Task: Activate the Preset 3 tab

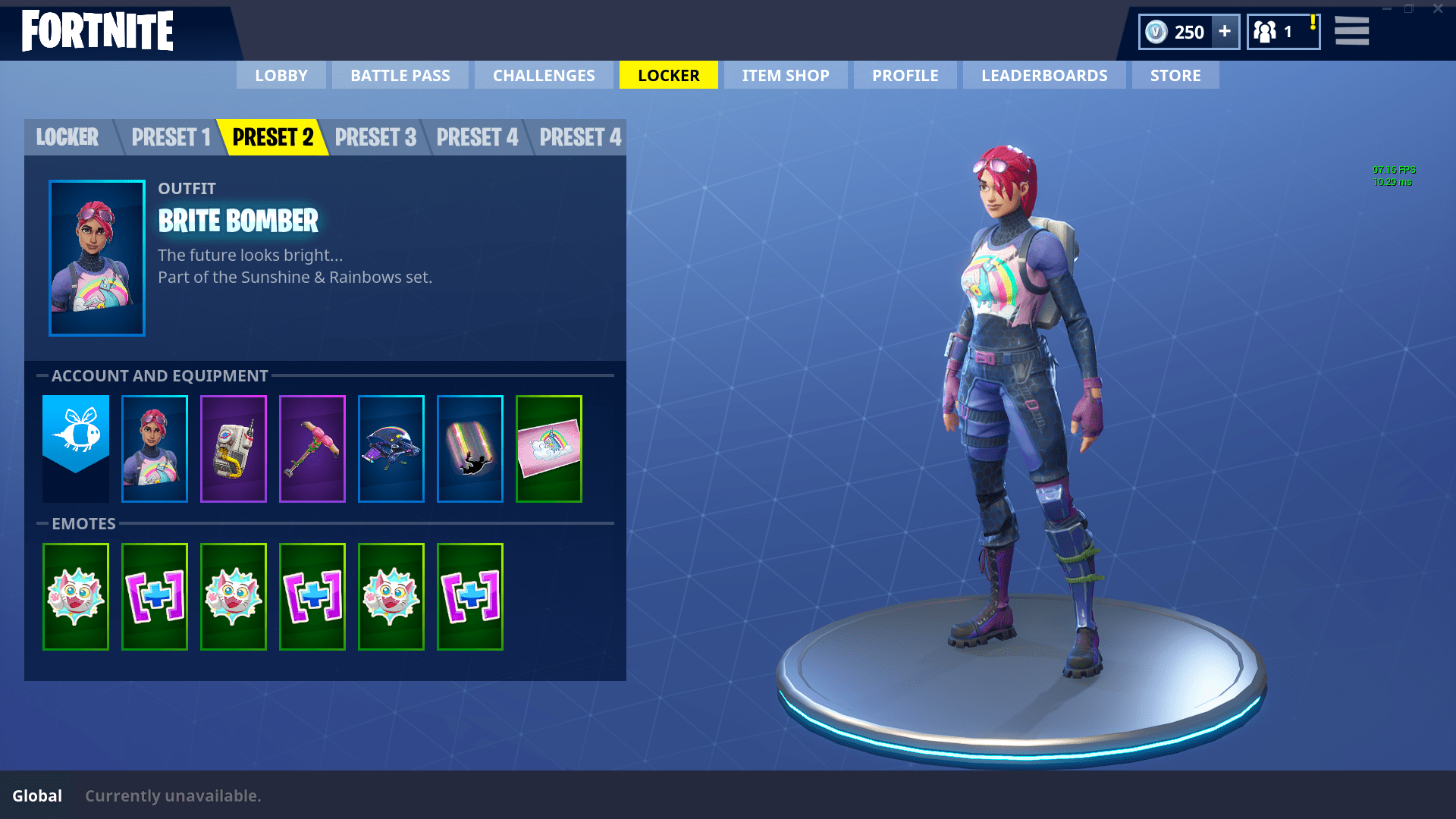Action: 376,137
